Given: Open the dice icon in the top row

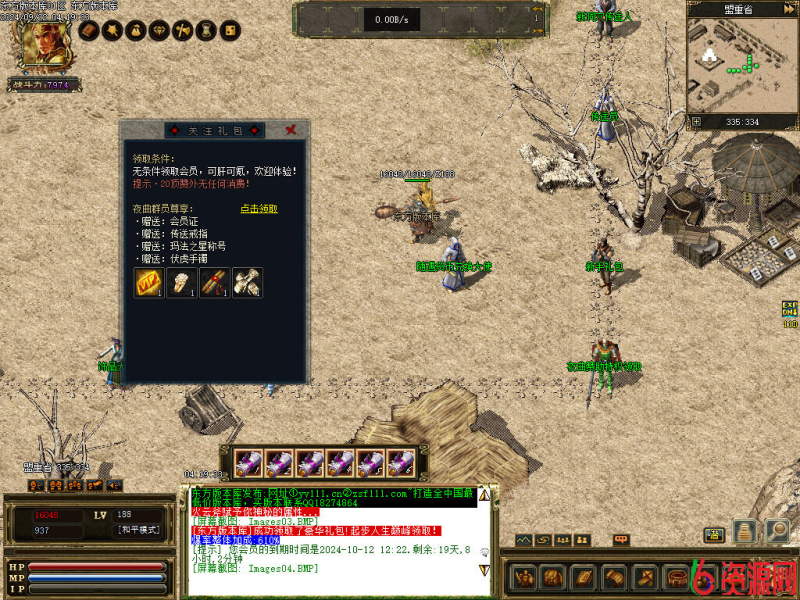Looking at the screenshot, I should [x=229, y=31].
